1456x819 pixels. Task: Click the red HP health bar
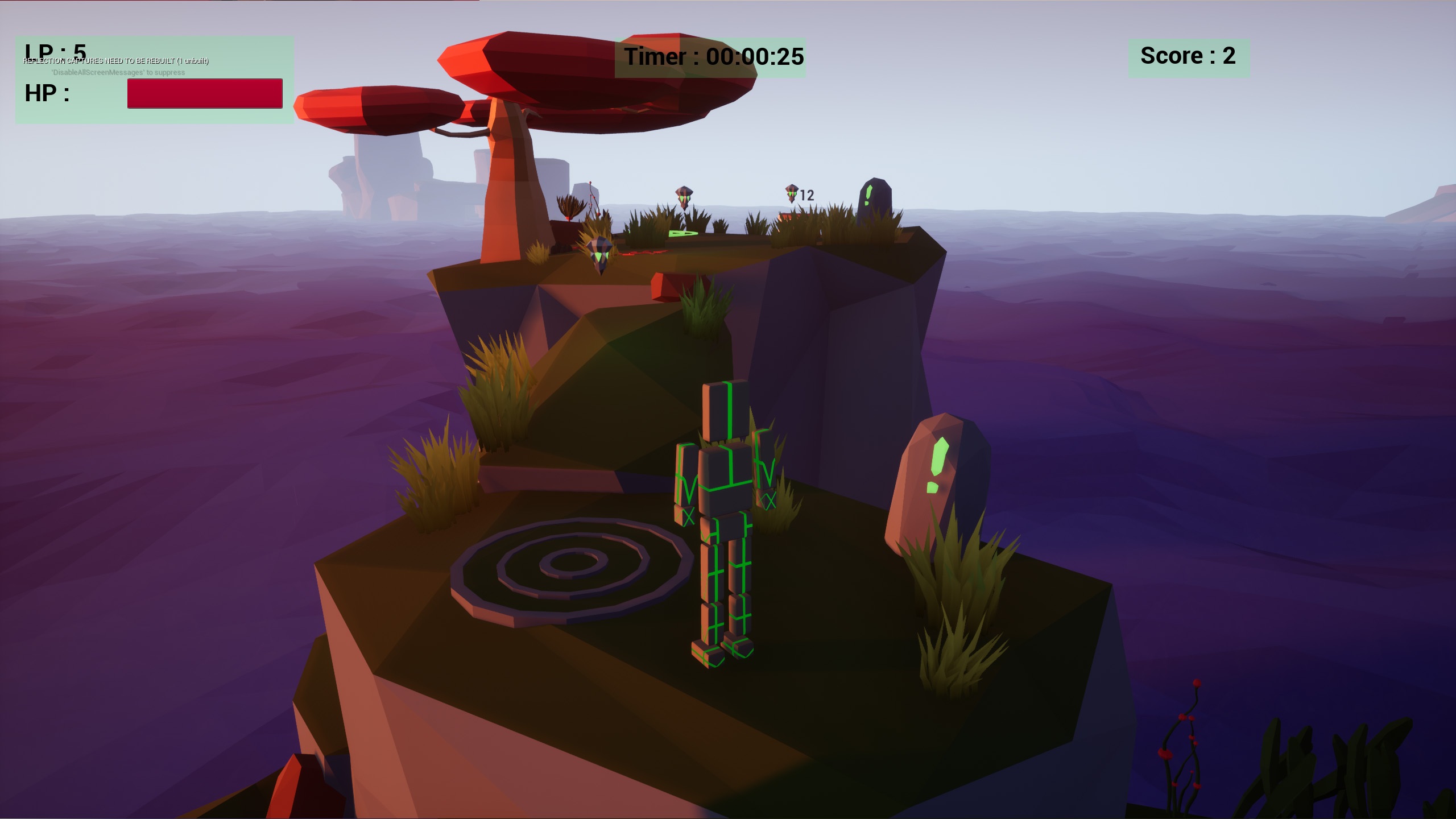click(205, 94)
